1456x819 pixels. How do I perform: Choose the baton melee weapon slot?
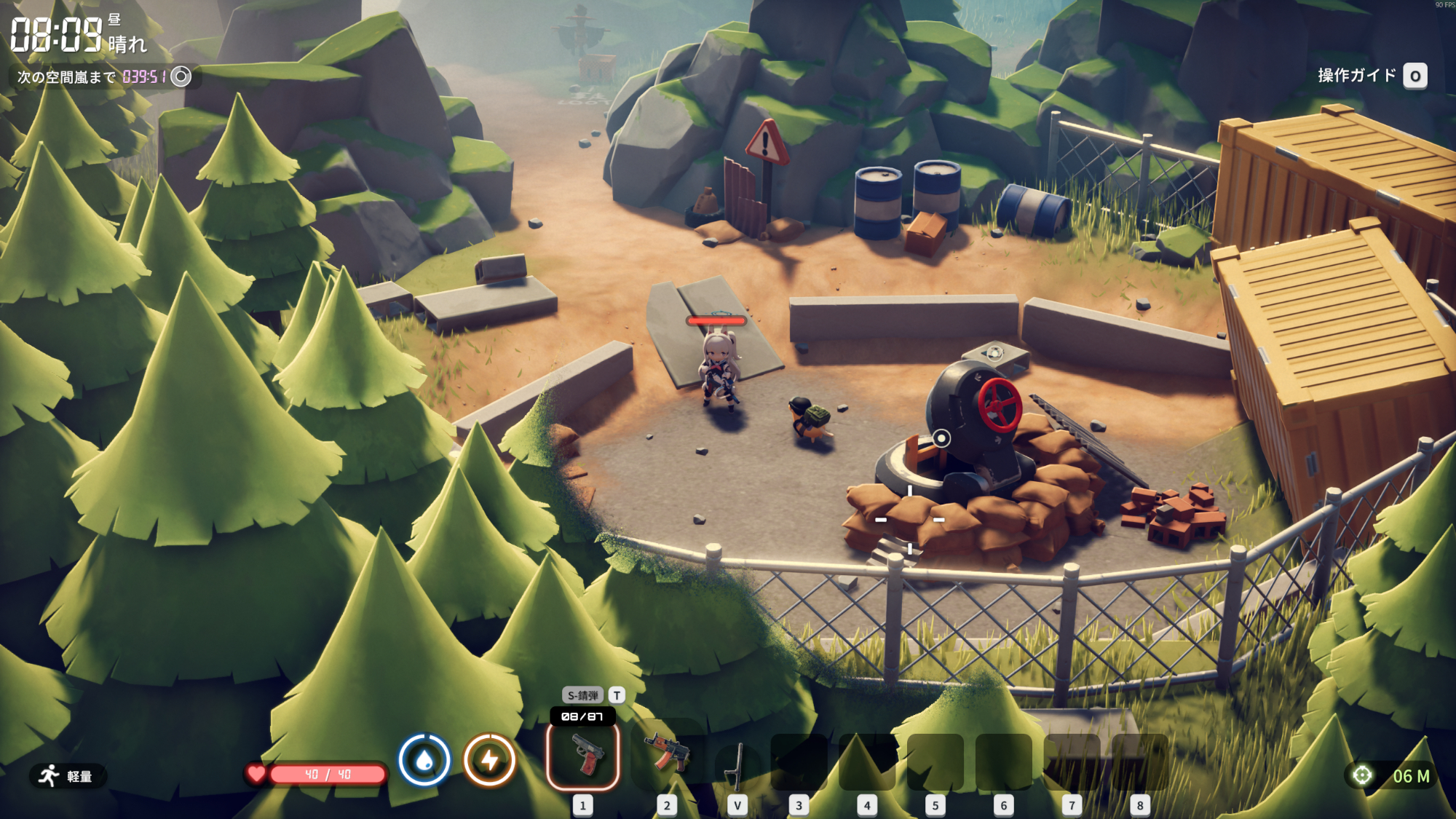click(737, 764)
